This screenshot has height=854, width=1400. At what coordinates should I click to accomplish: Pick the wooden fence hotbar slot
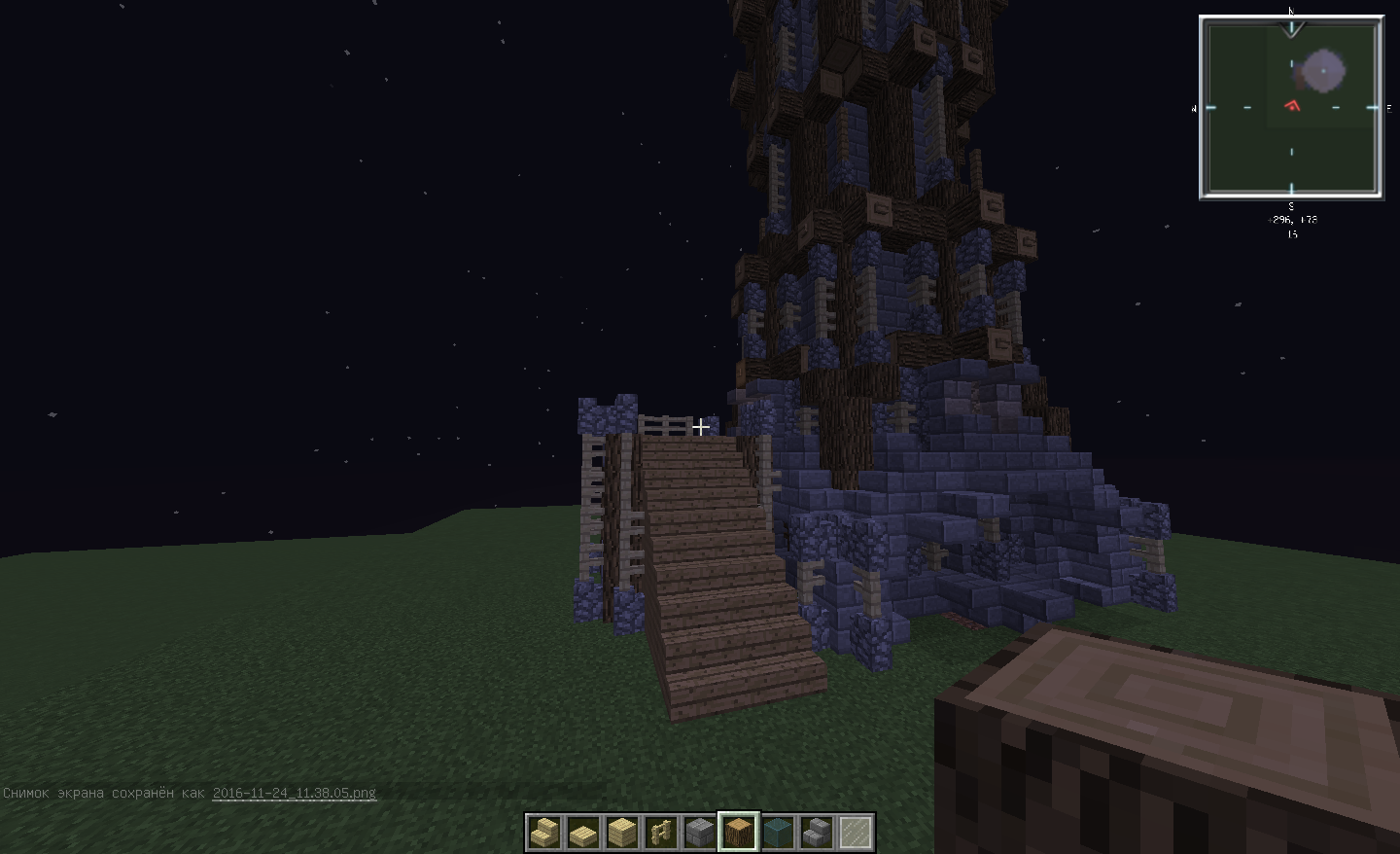(661, 833)
